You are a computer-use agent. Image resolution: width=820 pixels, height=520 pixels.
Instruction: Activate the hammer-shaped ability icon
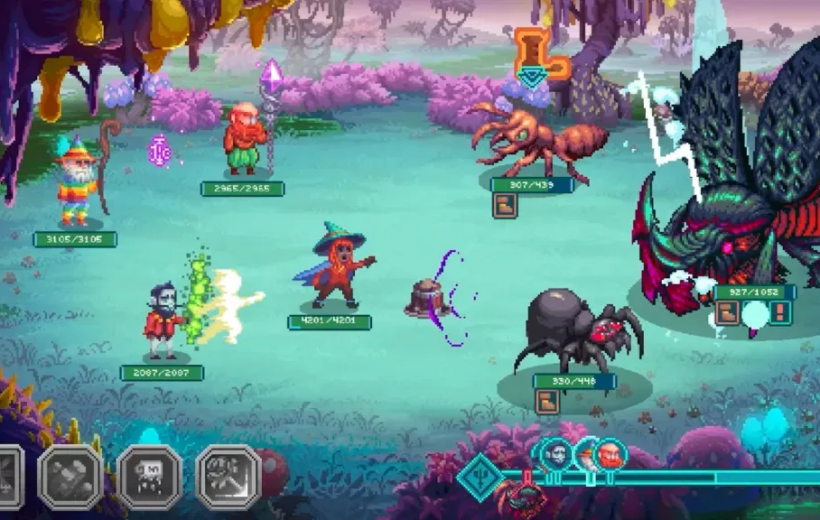tap(70, 476)
